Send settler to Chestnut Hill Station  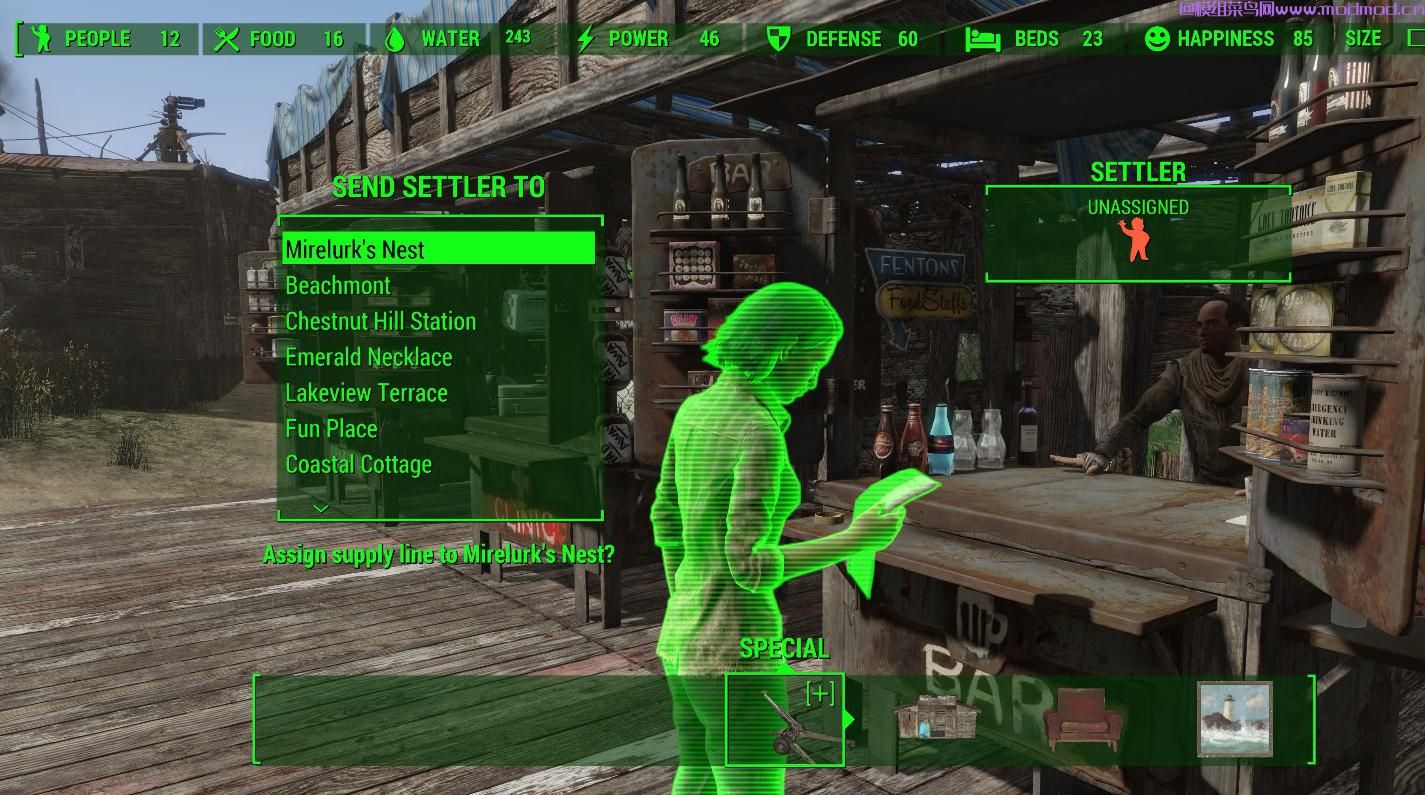[380, 322]
